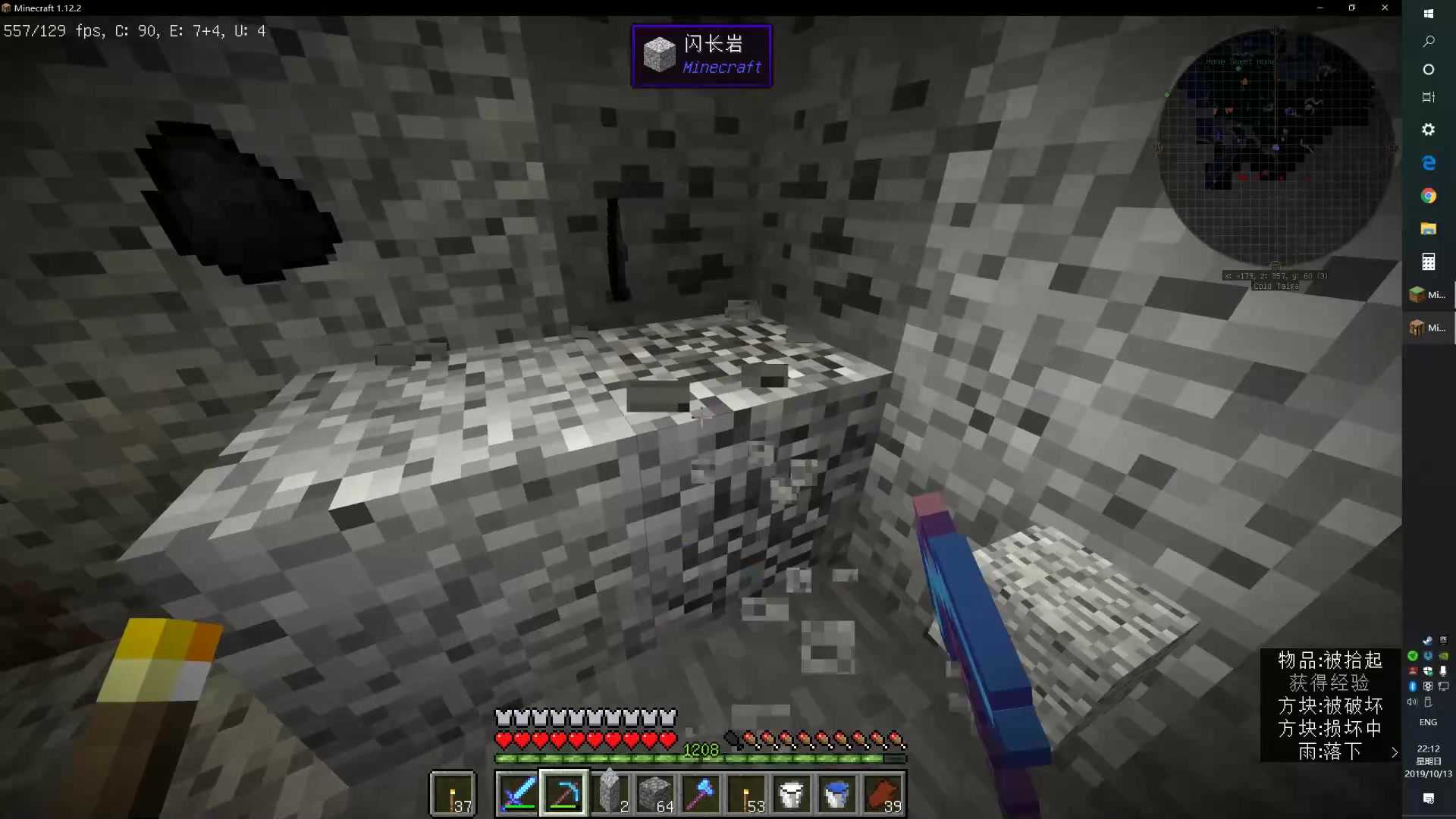Click the offhand torch slot
The height and width of the screenshot is (819, 1456).
click(x=453, y=793)
